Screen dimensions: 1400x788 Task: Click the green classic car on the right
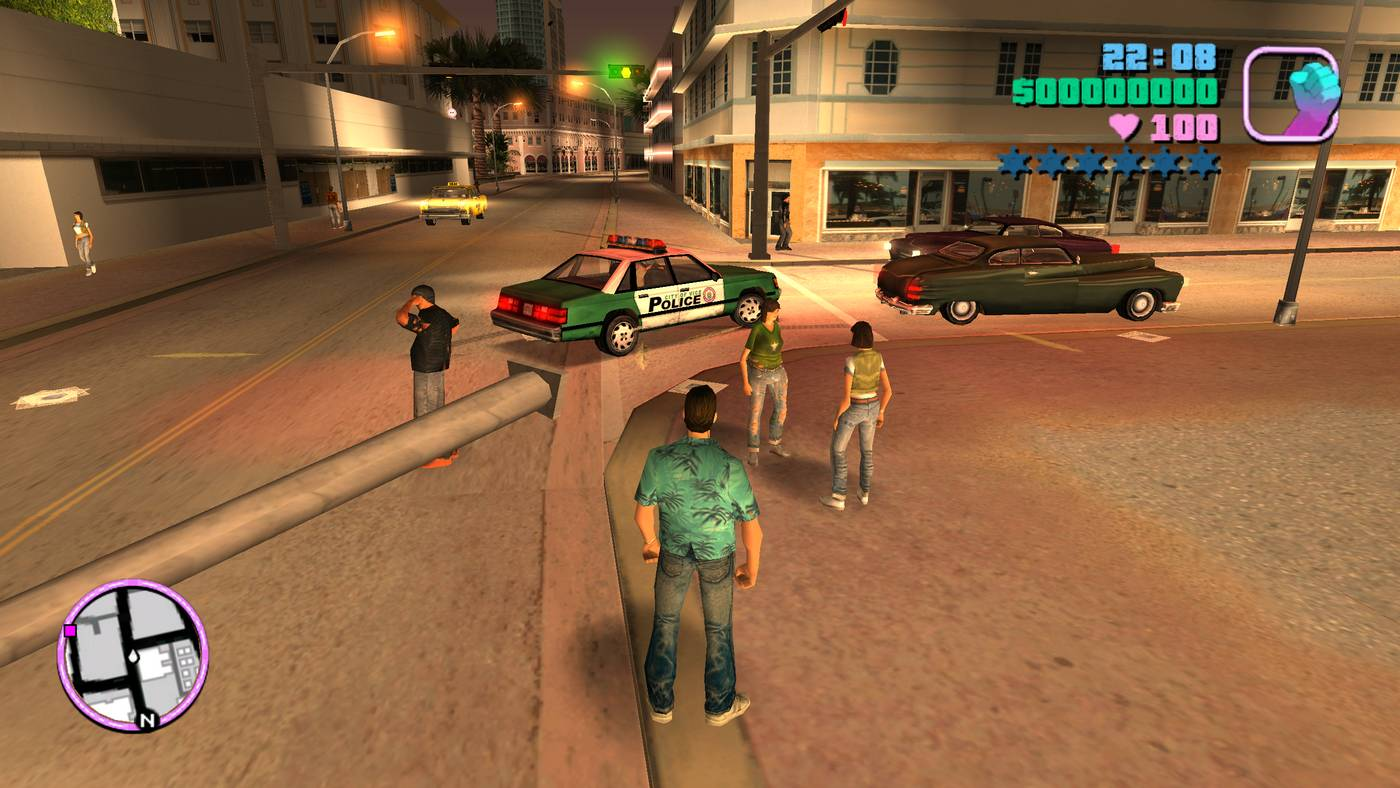tap(1030, 280)
